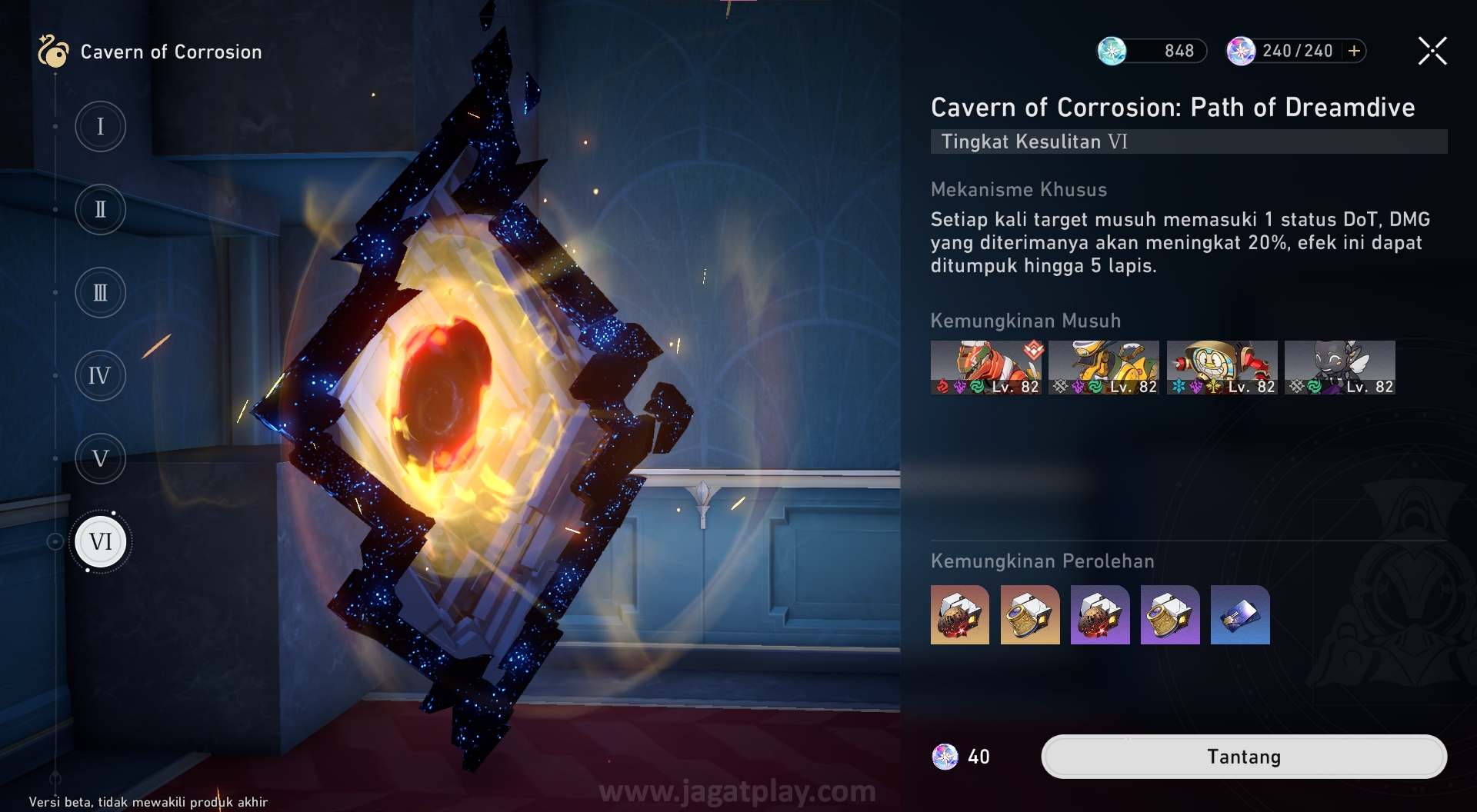Pick difficulty level V
1477x812 pixels.
tap(100, 459)
